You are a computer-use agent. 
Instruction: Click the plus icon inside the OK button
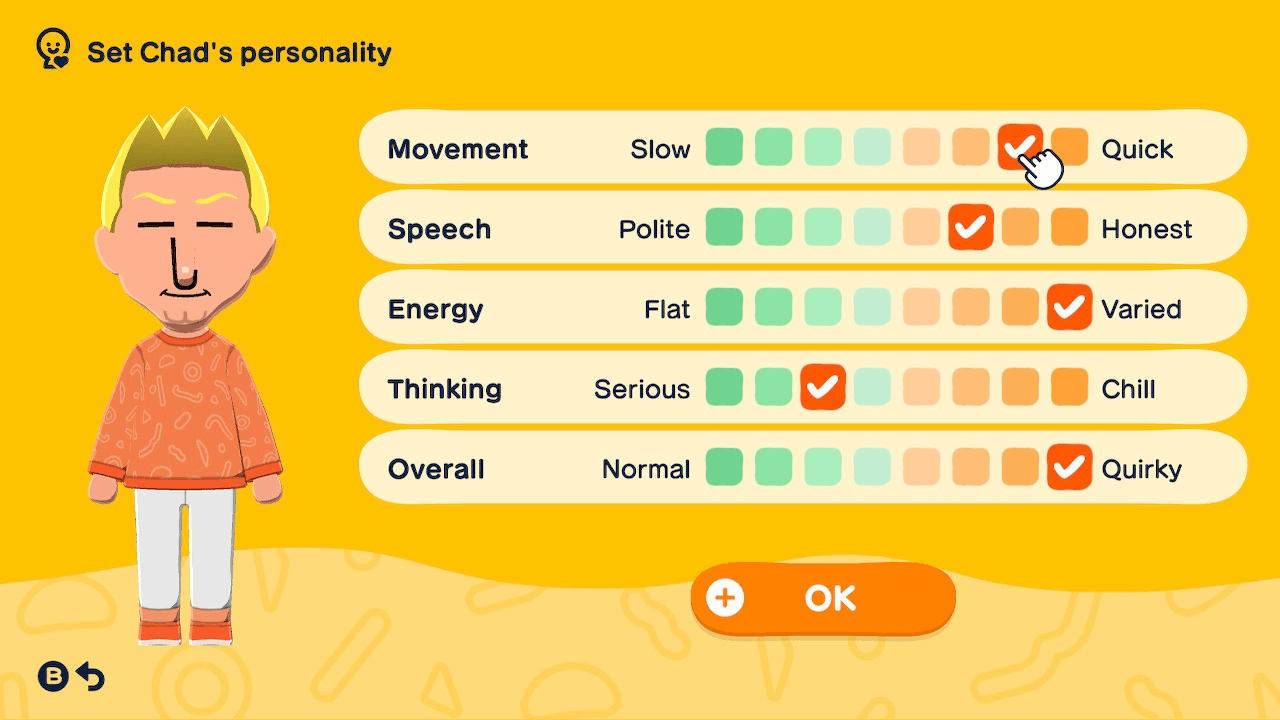click(726, 597)
